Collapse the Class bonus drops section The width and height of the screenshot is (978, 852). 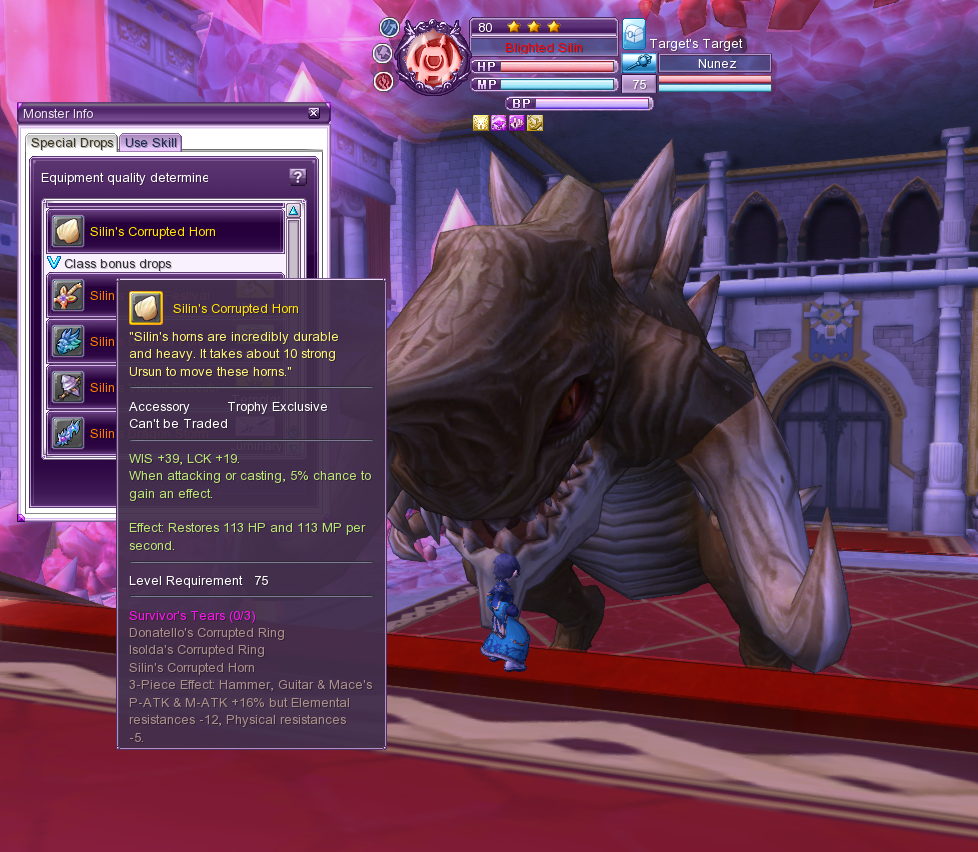pyautogui.click(x=55, y=263)
